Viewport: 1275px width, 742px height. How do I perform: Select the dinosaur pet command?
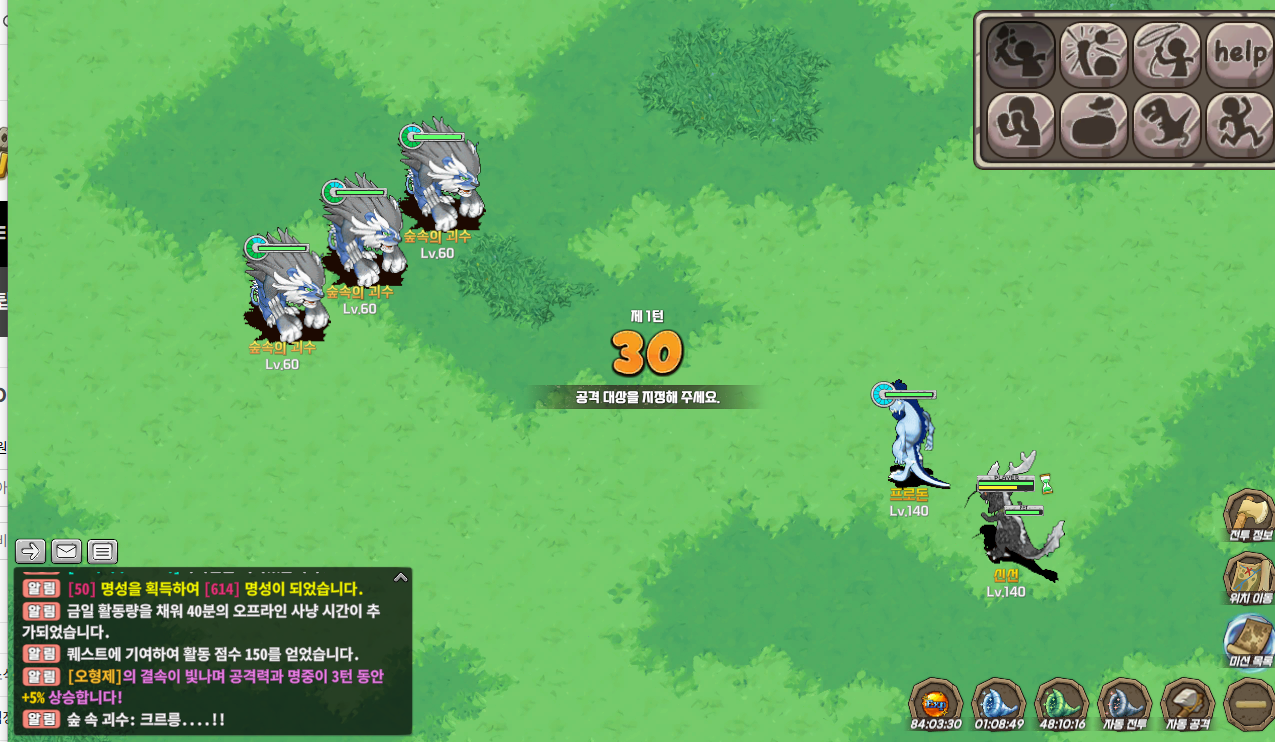pos(1167,125)
